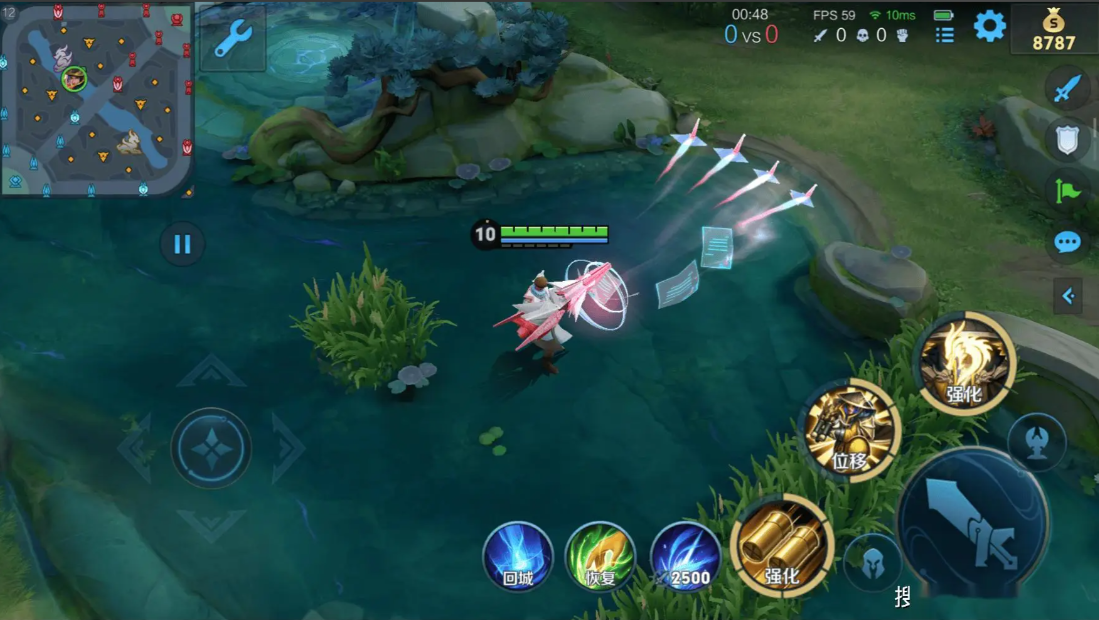
Task: Show the scoreboard list
Action: 944,35
